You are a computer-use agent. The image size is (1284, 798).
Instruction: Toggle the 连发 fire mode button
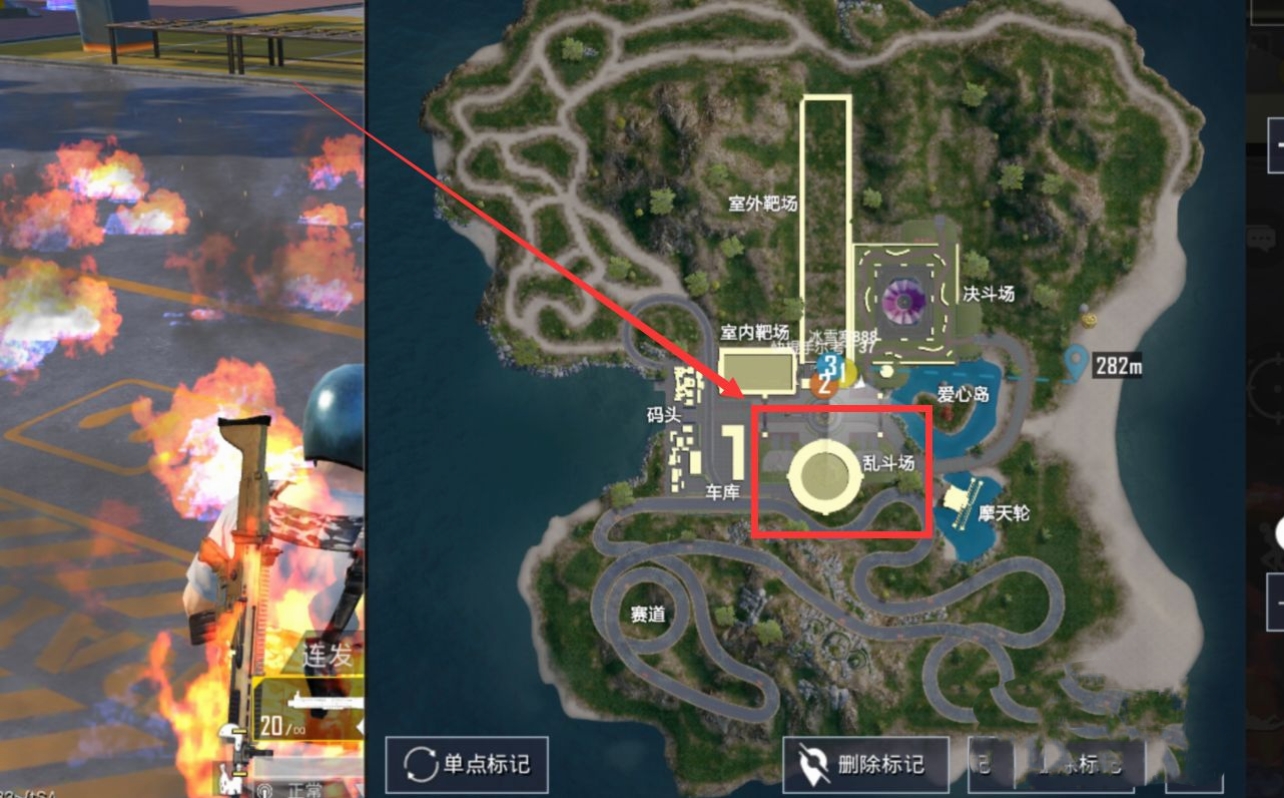pos(326,656)
